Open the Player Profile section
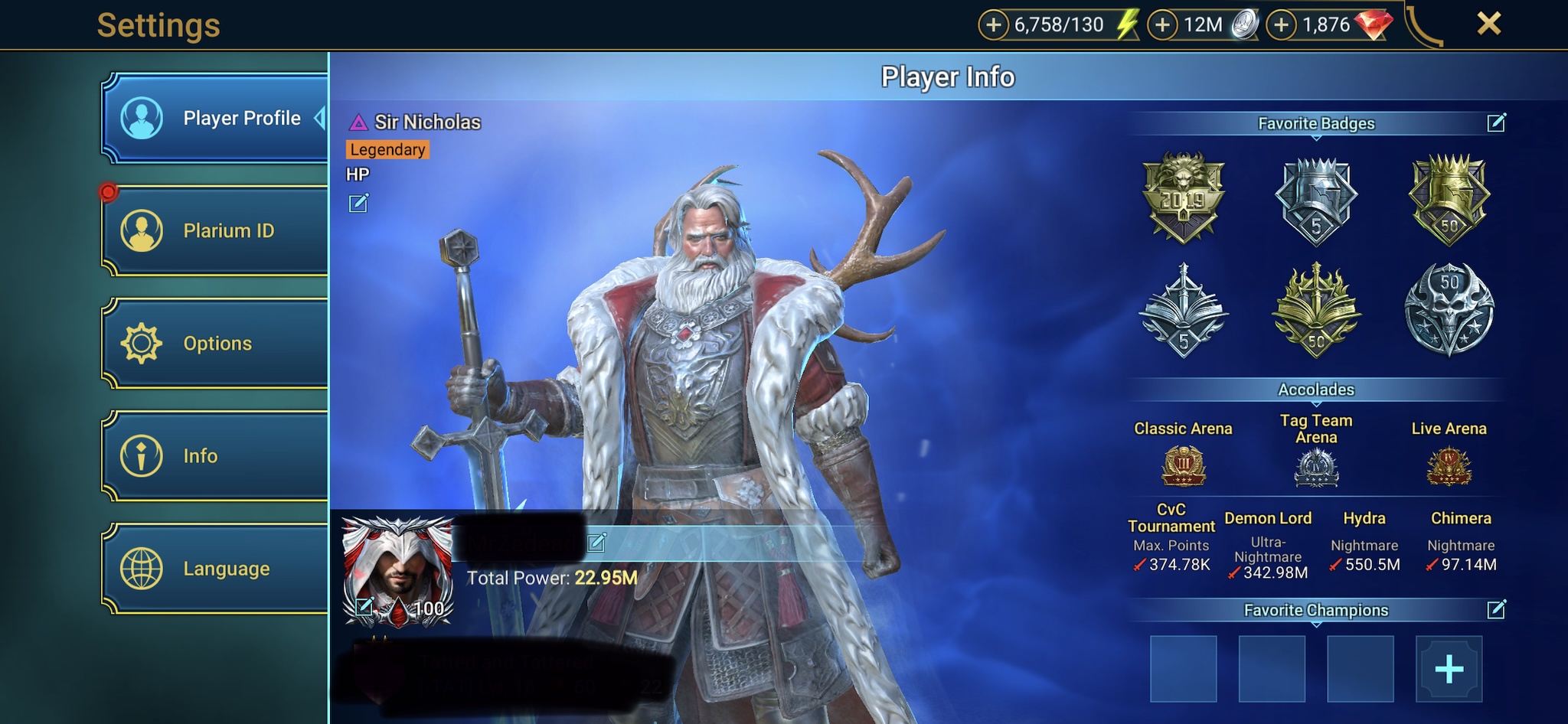The width and height of the screenshot is (1568, 724). click(217, 119)
